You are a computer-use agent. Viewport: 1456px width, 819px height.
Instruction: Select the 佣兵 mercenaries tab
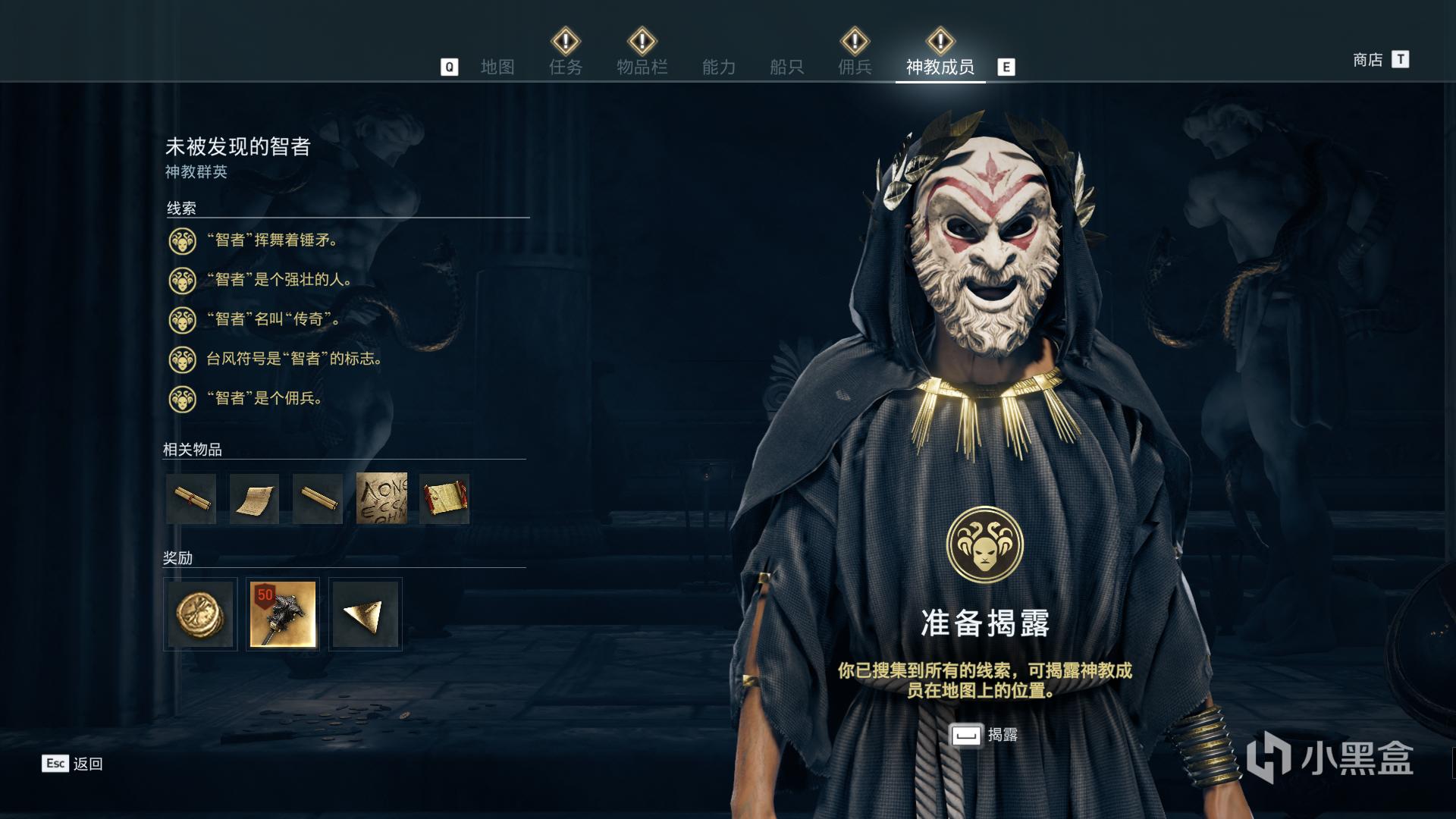pos(855,67)
